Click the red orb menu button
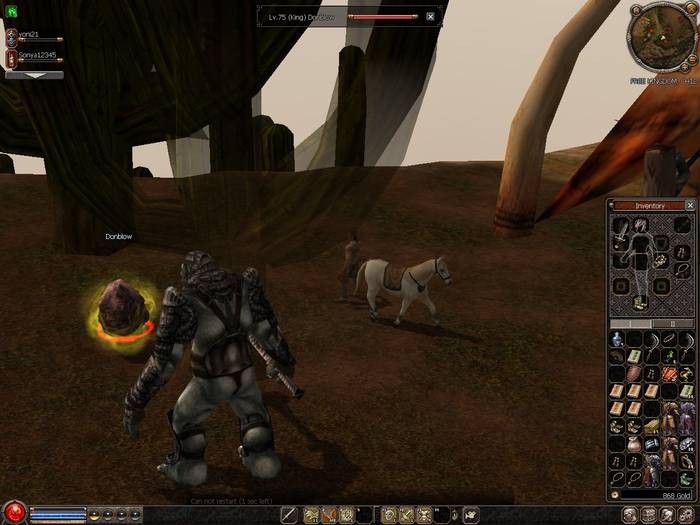700x525 pixels. (x=13, y=513)
